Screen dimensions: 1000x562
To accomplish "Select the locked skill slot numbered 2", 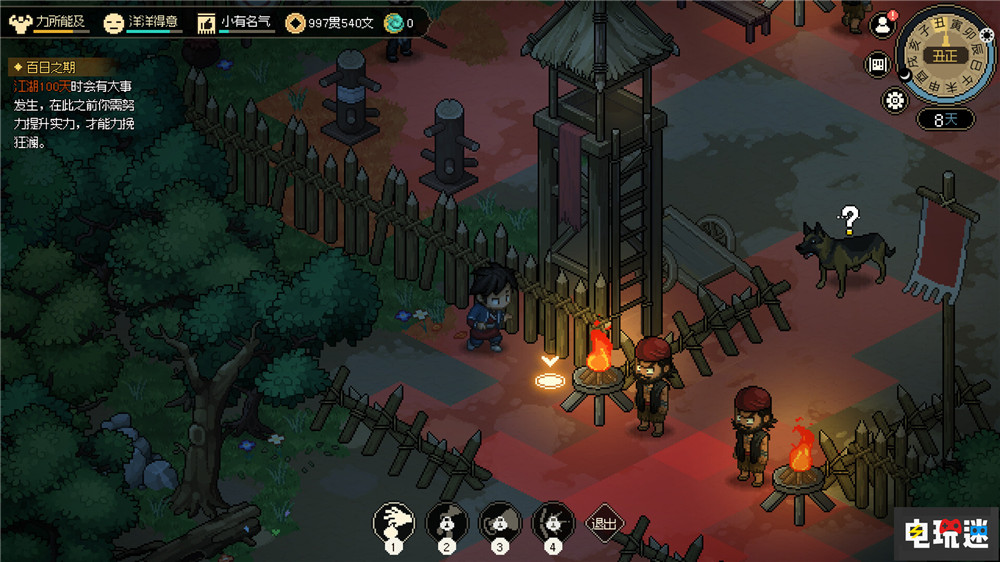I will click(447, 521).
